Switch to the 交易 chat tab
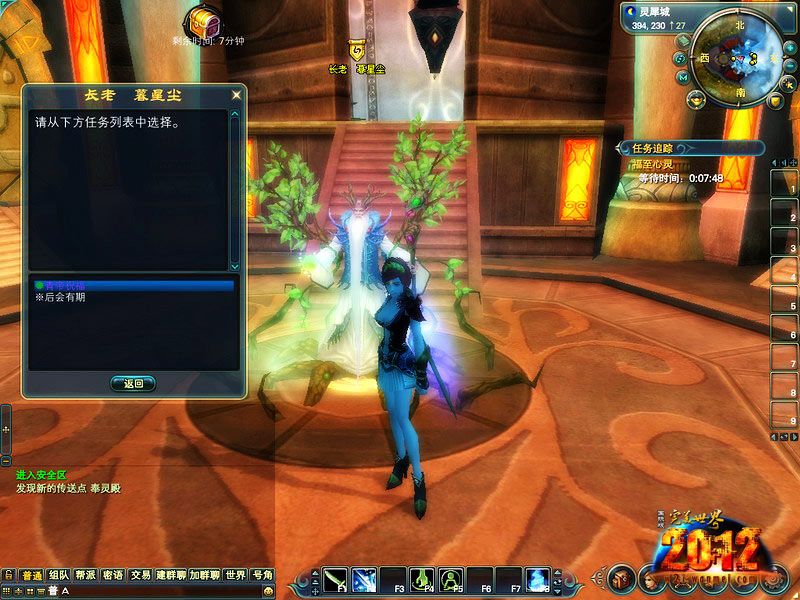Viewport: 800px width, 600px height. click(x=141, y=575)
